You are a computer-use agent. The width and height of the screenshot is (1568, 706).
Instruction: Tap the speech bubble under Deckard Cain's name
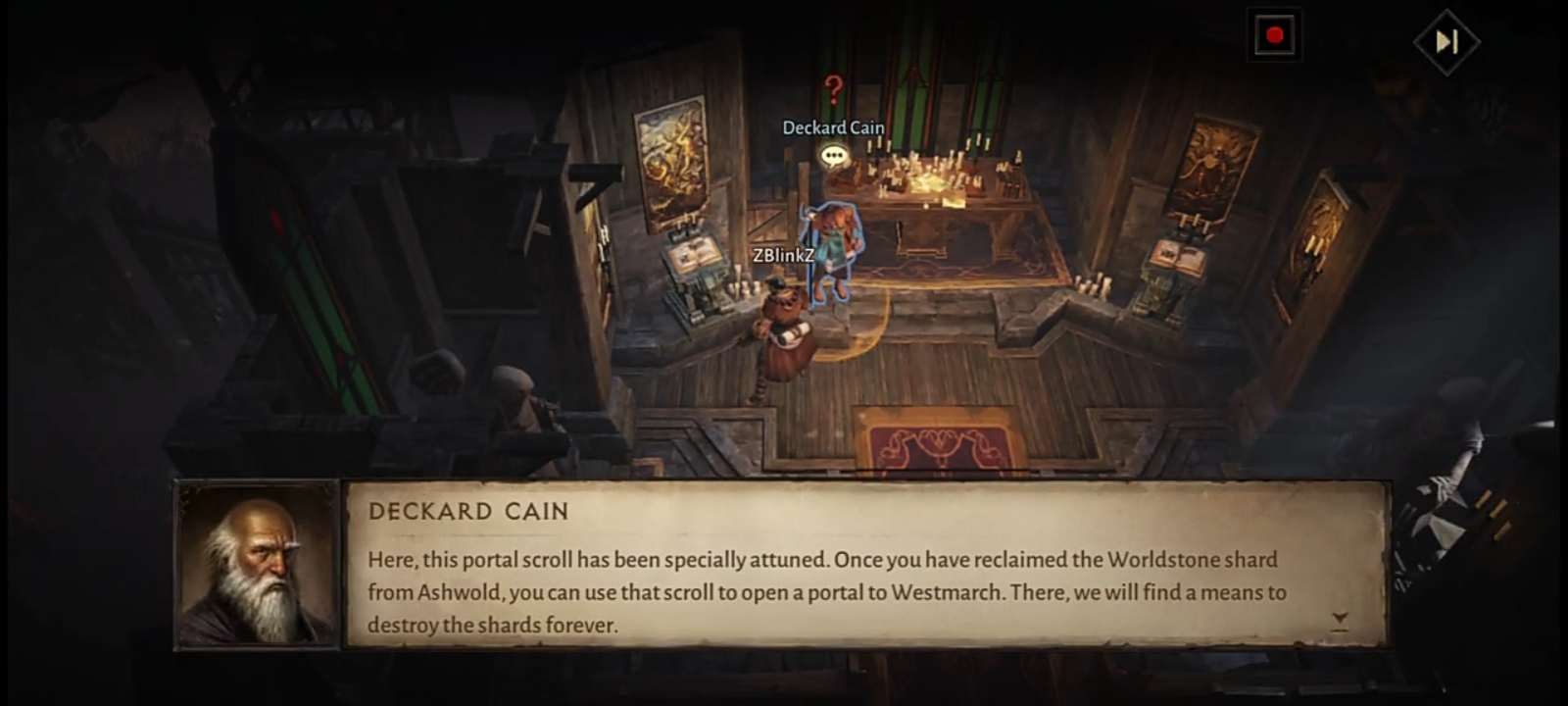[833, 155]
